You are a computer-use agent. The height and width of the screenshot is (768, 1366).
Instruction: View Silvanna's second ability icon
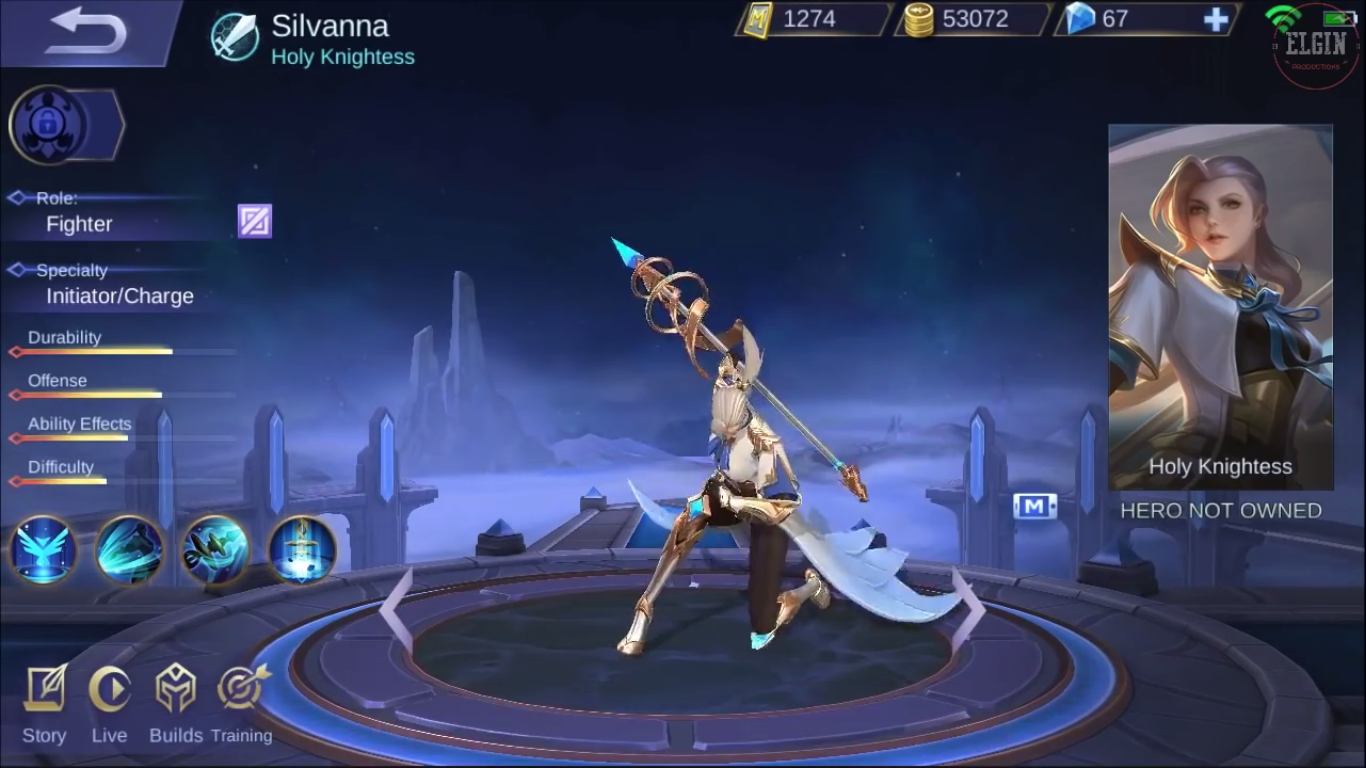click(130, 551)
